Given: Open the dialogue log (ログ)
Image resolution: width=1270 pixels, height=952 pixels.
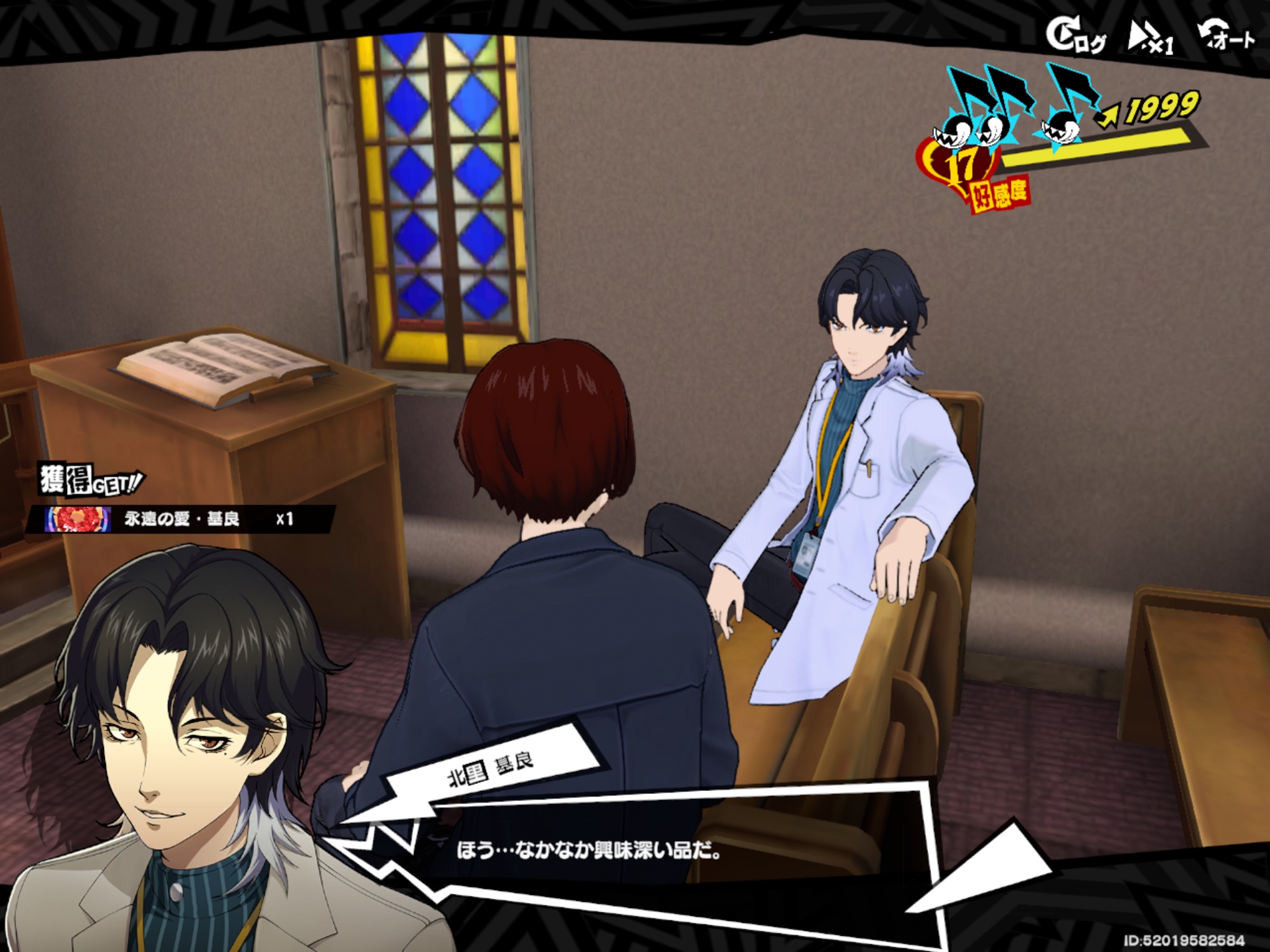Looking at the screenshot, I should (1075, 37).
